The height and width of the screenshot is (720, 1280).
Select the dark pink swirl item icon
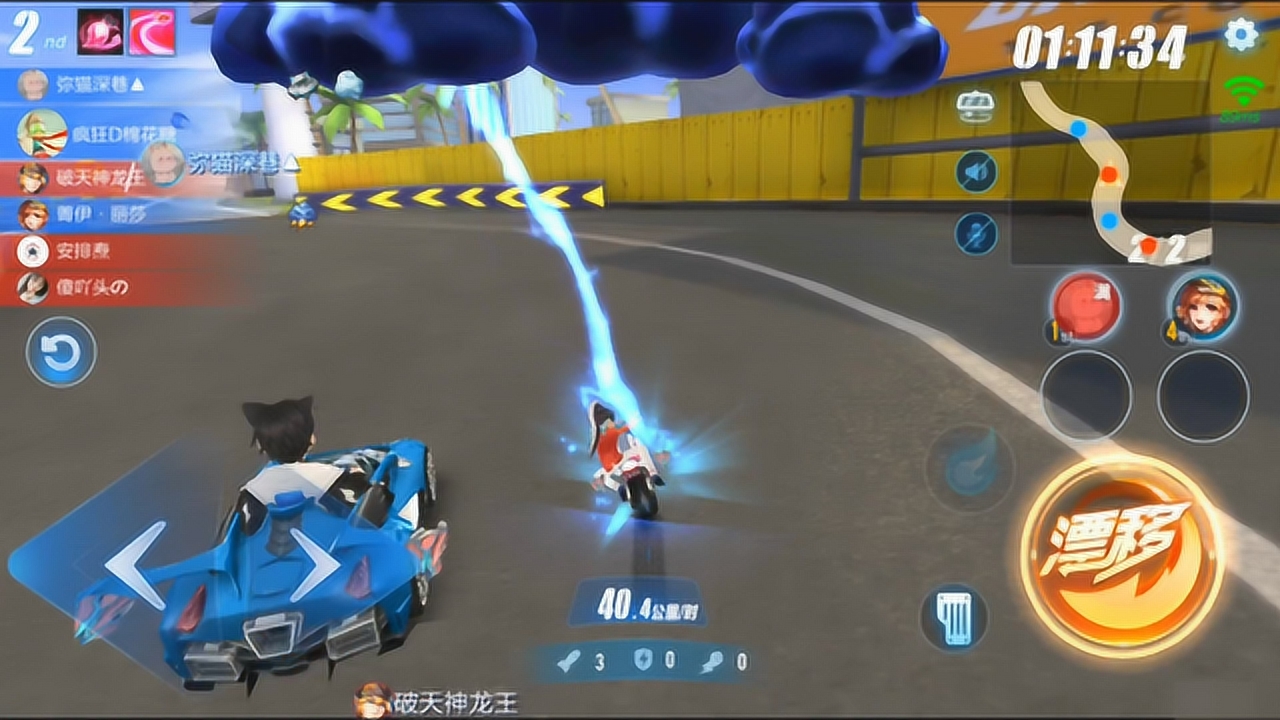coord(100,32)
